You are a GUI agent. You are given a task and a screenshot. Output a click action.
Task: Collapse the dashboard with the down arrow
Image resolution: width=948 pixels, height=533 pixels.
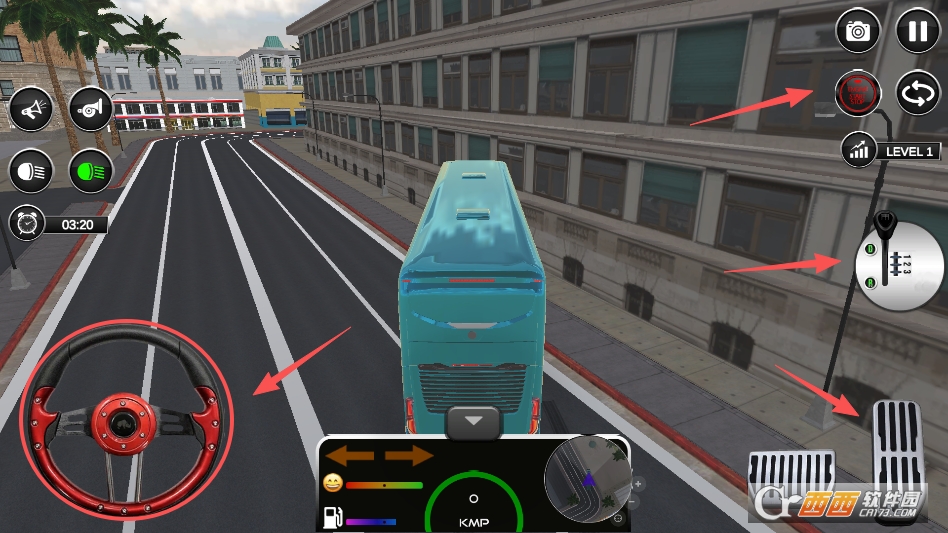pyautogui.click(x=474, y=423)
